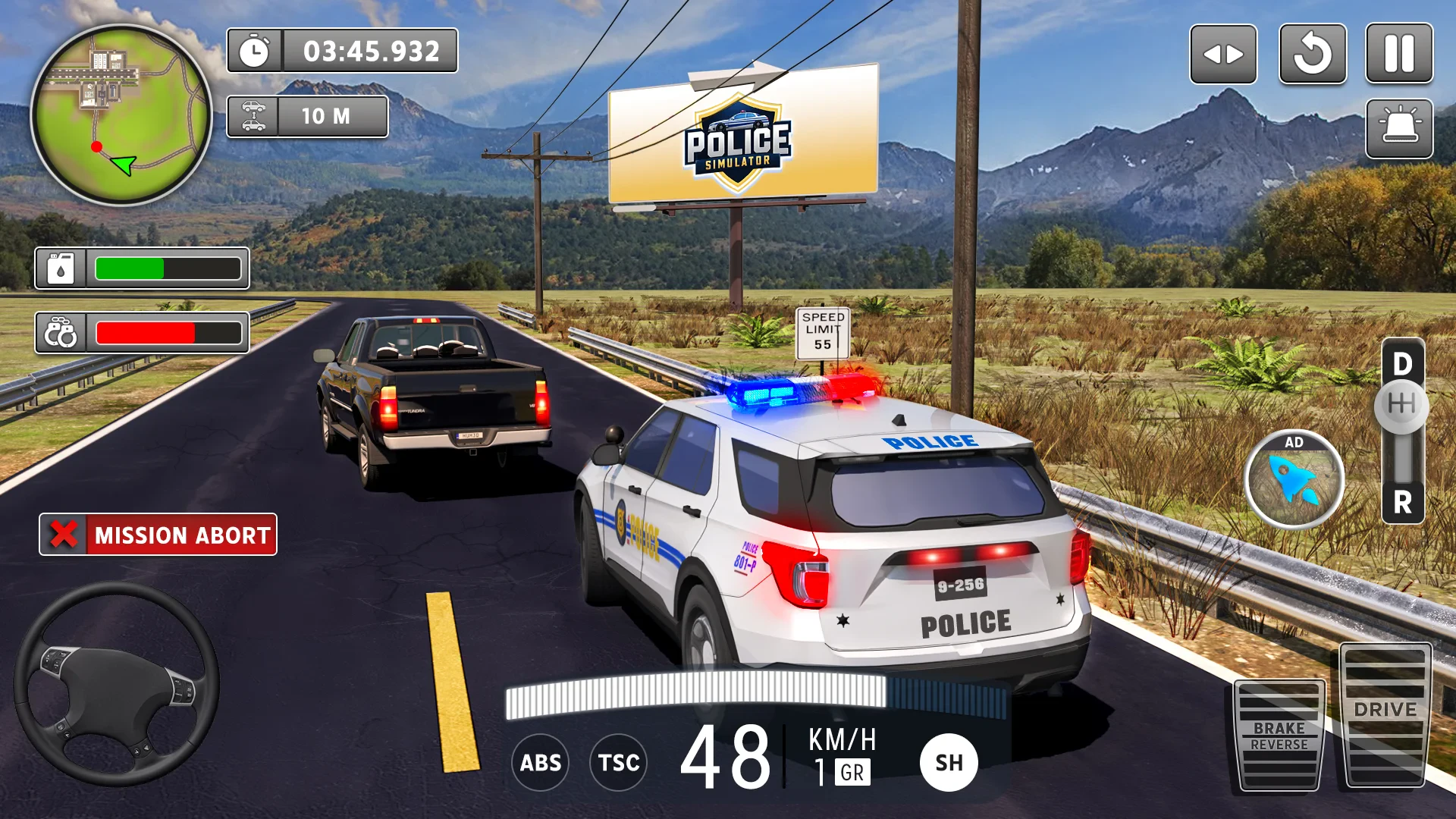Viewport: 1456px width, 819px height.
Task: Hit the Drive accelerator pedal
Action: pos(1385,714)
